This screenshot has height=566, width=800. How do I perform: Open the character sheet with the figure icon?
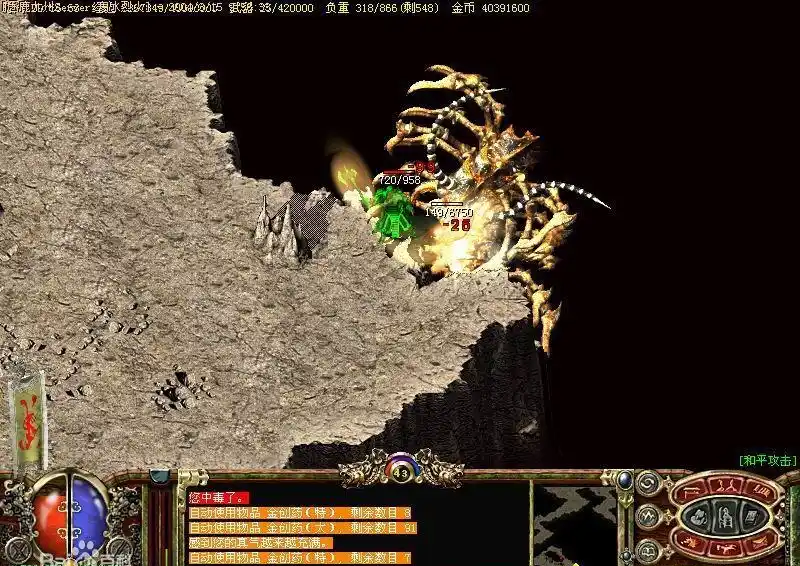tap(723, 517)
